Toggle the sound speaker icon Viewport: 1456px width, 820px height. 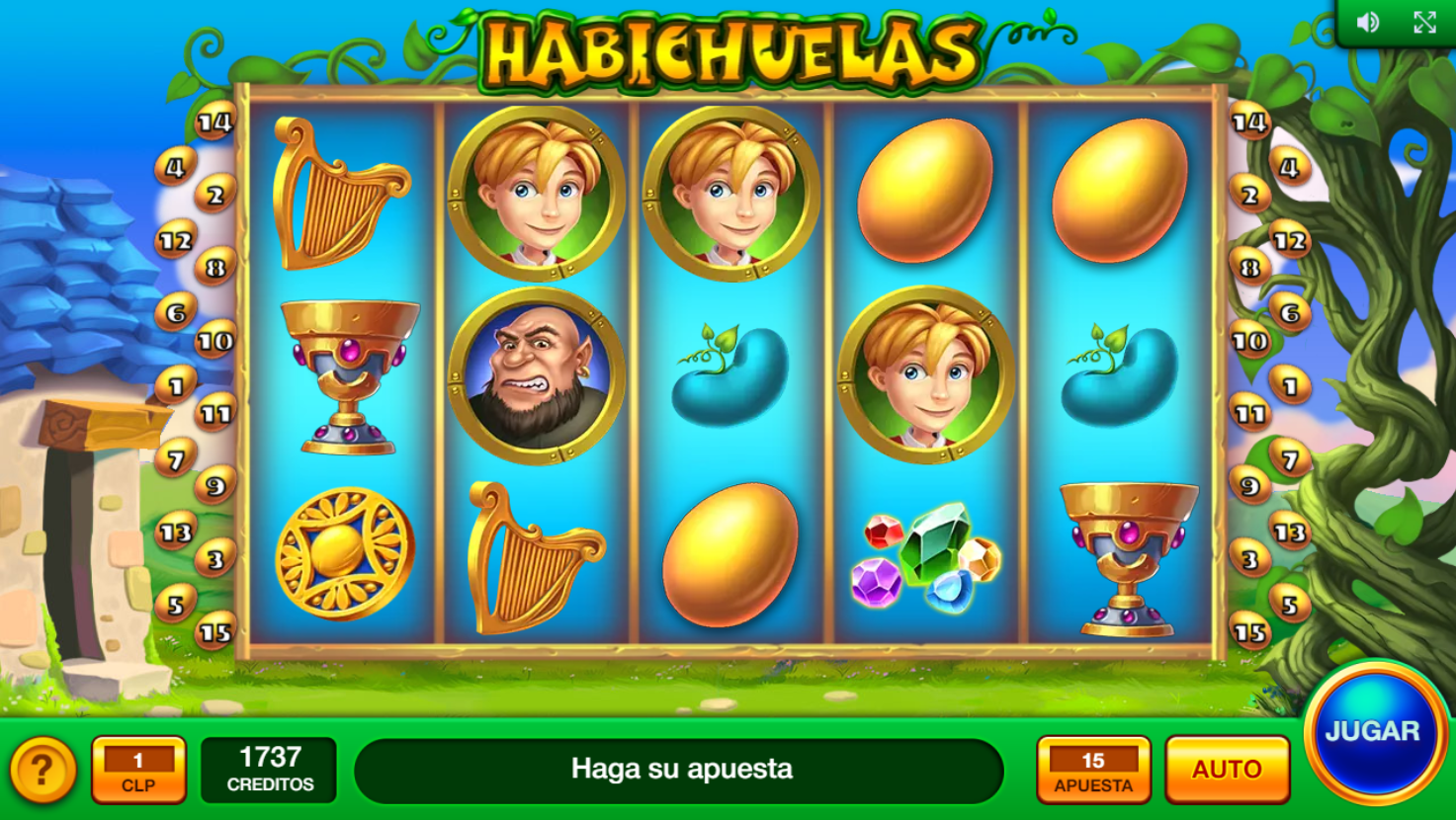1368,23
